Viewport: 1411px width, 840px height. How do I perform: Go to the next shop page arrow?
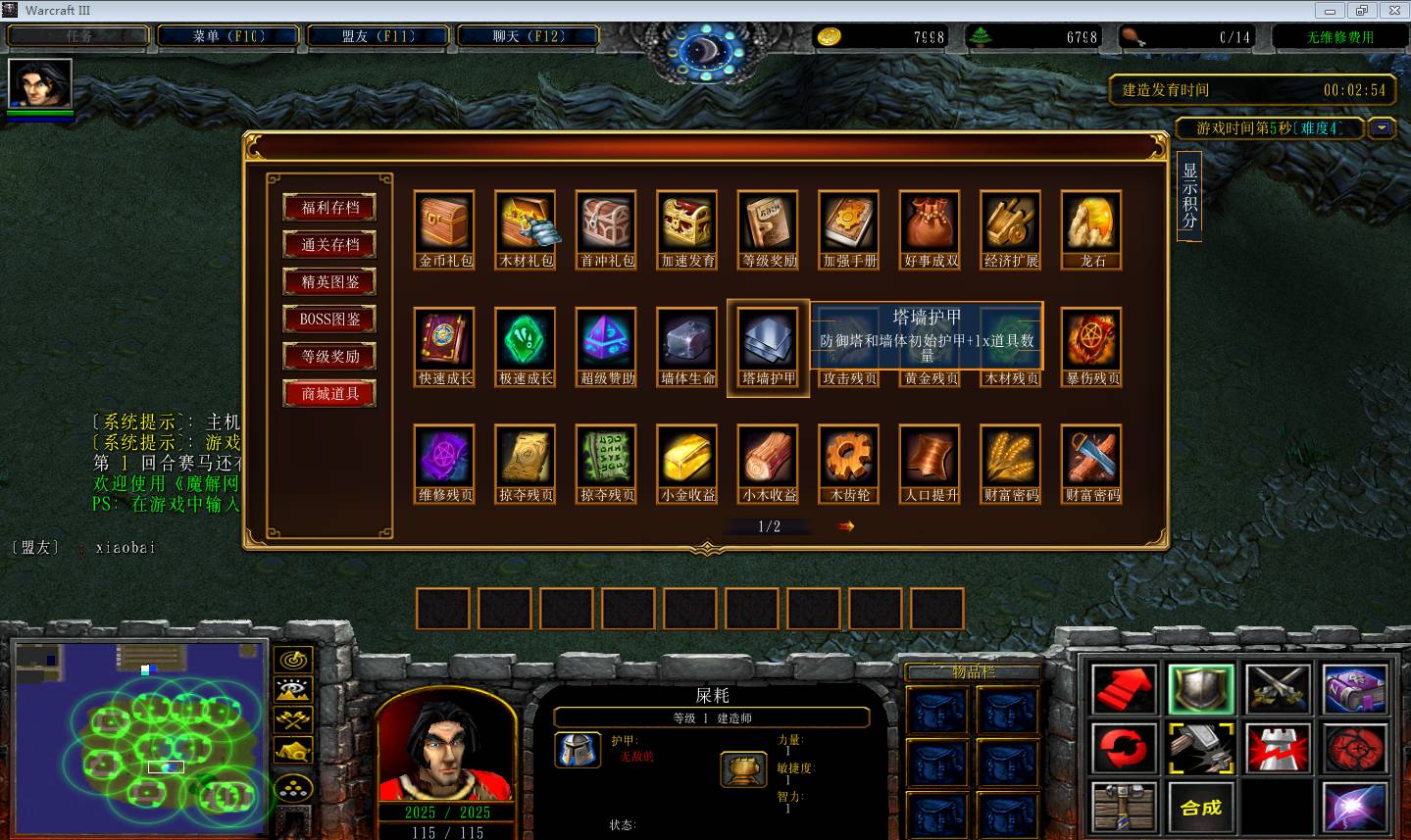[x=846, y=526]
